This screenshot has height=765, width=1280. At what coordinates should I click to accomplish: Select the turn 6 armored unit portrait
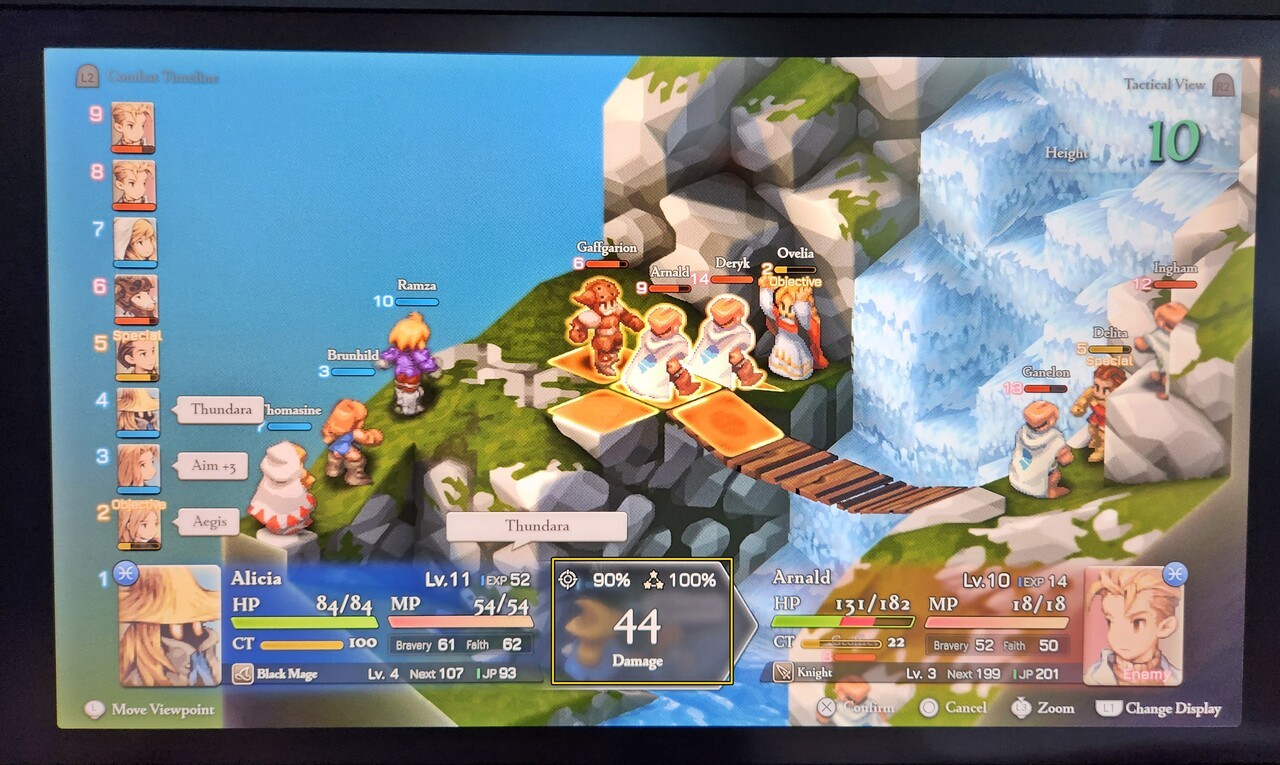135,299
